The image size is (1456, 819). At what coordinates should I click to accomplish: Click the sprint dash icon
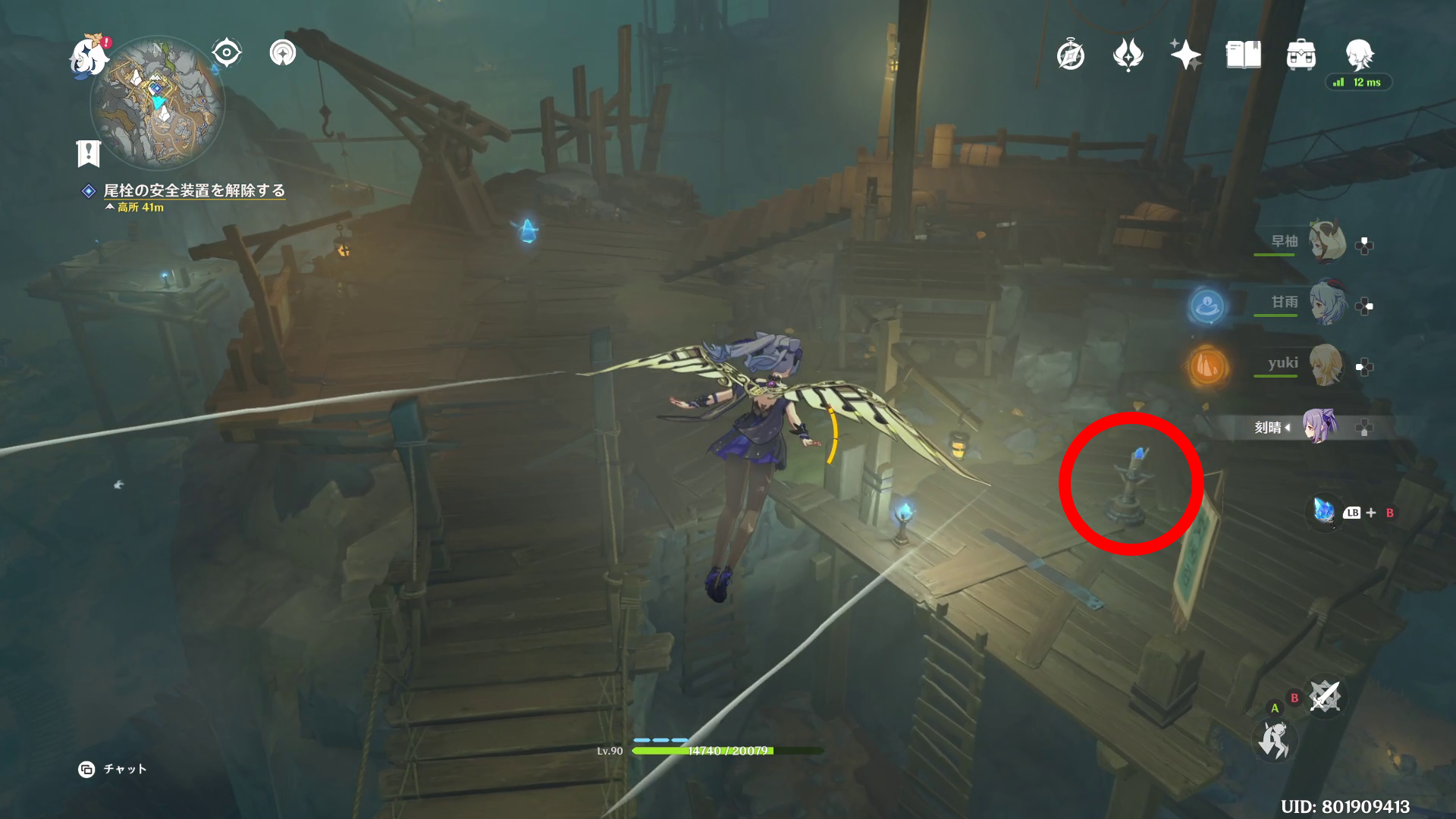click(x=1273, y=741)
